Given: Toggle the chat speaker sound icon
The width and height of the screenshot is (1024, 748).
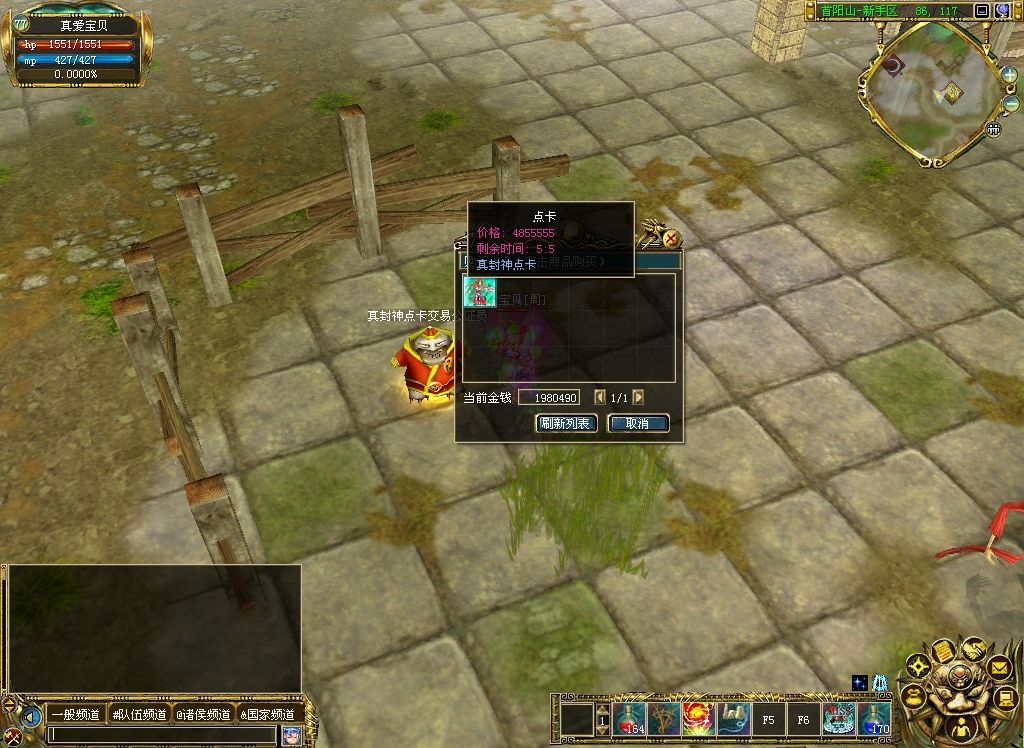Looking at the screenshot, I should [x=33, y=717].
